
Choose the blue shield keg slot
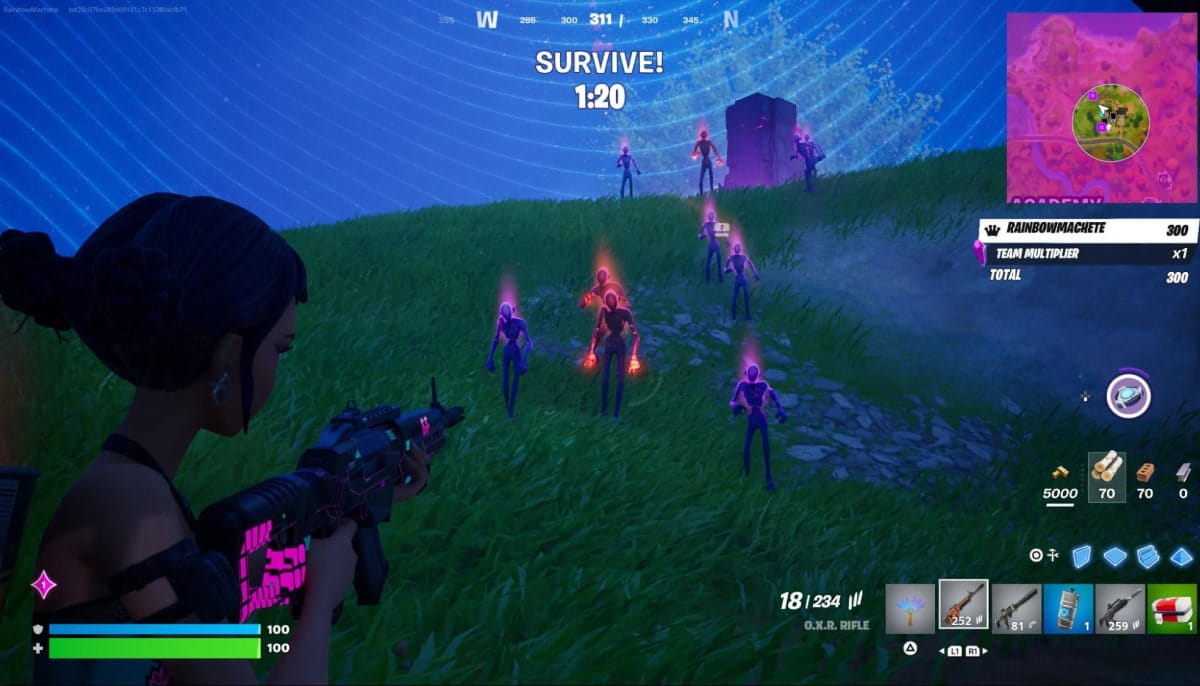point(1068,608)
